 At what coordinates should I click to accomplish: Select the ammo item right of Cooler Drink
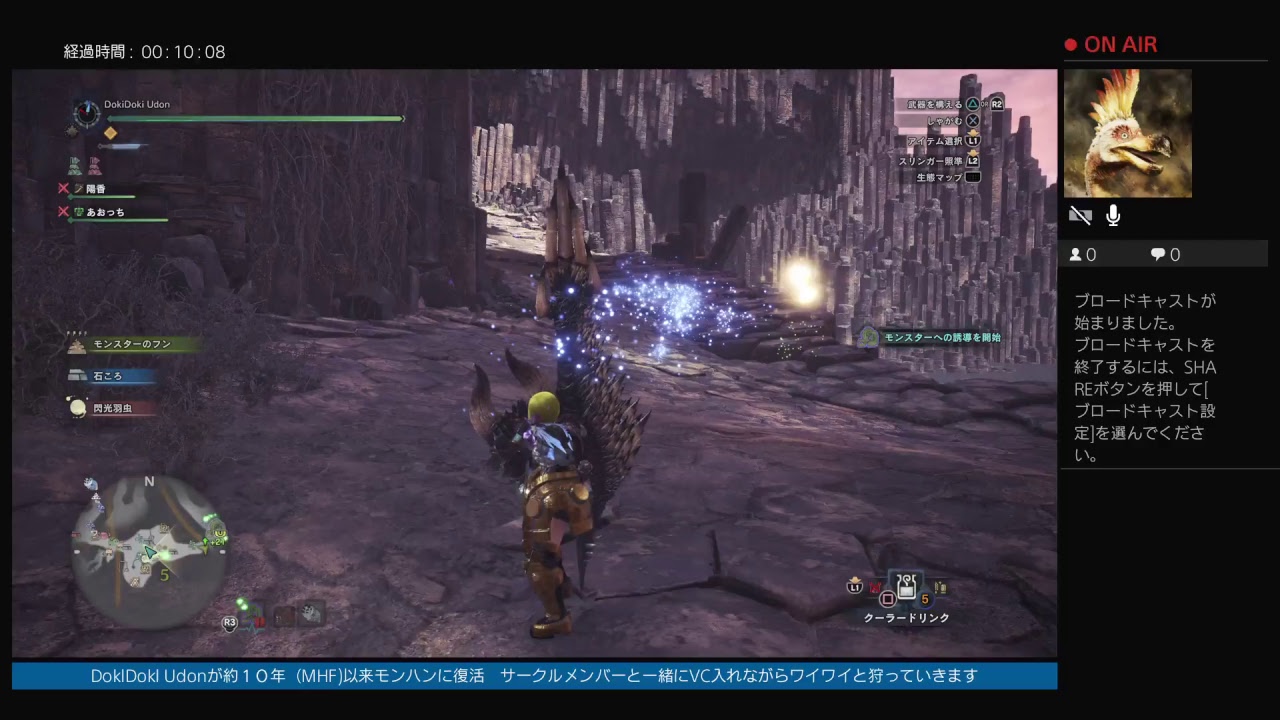click(x=940, y=588)
